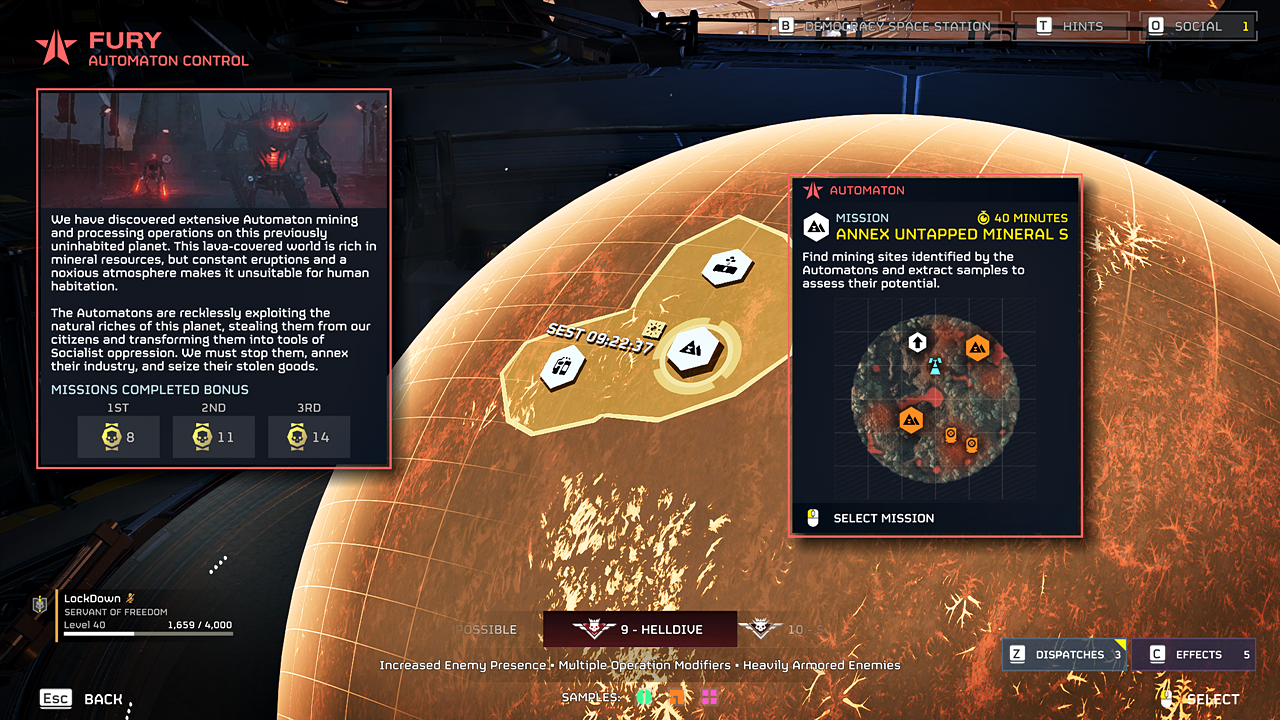
Task: Click the green common samples icon
Action: pos(645,697)
